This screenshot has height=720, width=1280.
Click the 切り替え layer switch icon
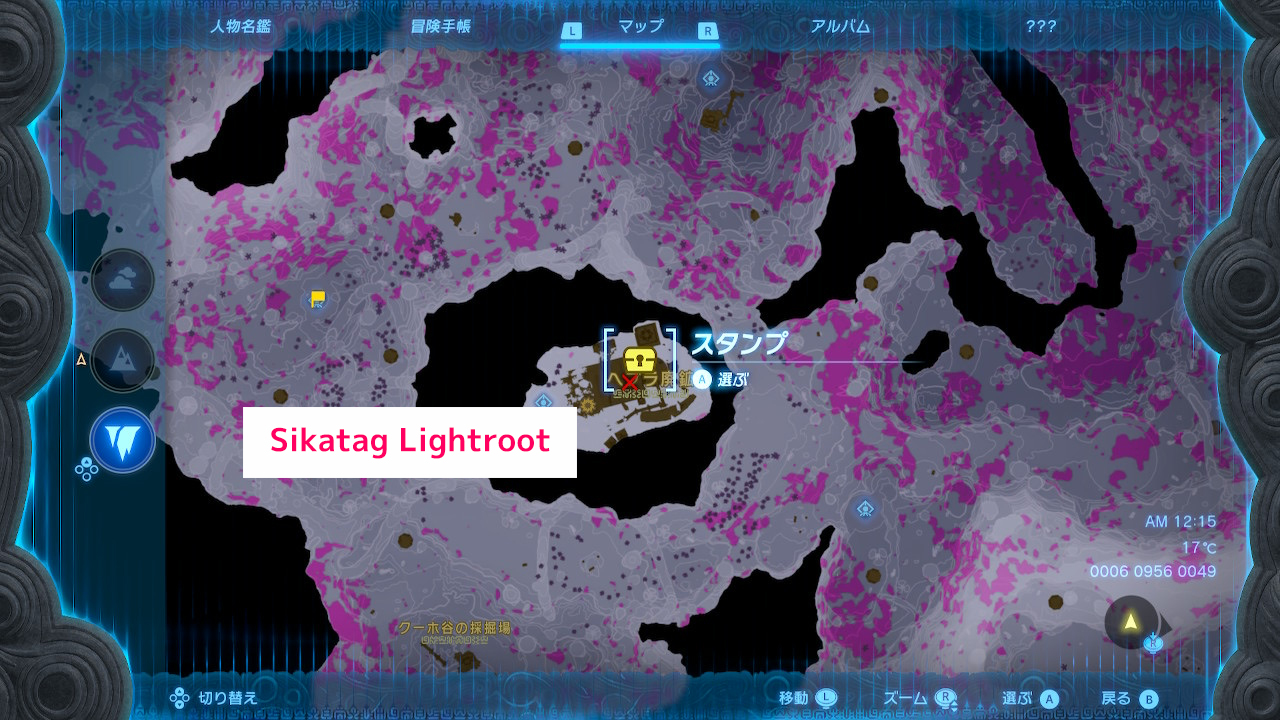pyautogui.click(x=178, y=698)
